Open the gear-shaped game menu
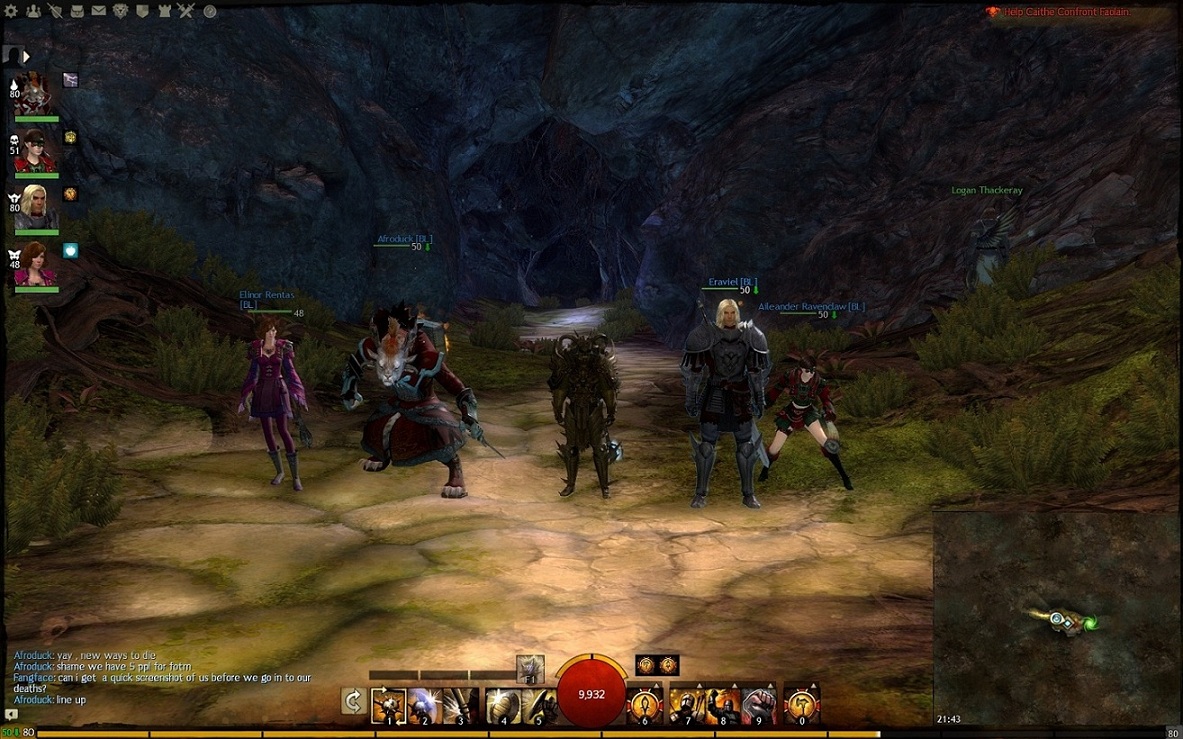The image size is (1183, 739). click(11, 11)
